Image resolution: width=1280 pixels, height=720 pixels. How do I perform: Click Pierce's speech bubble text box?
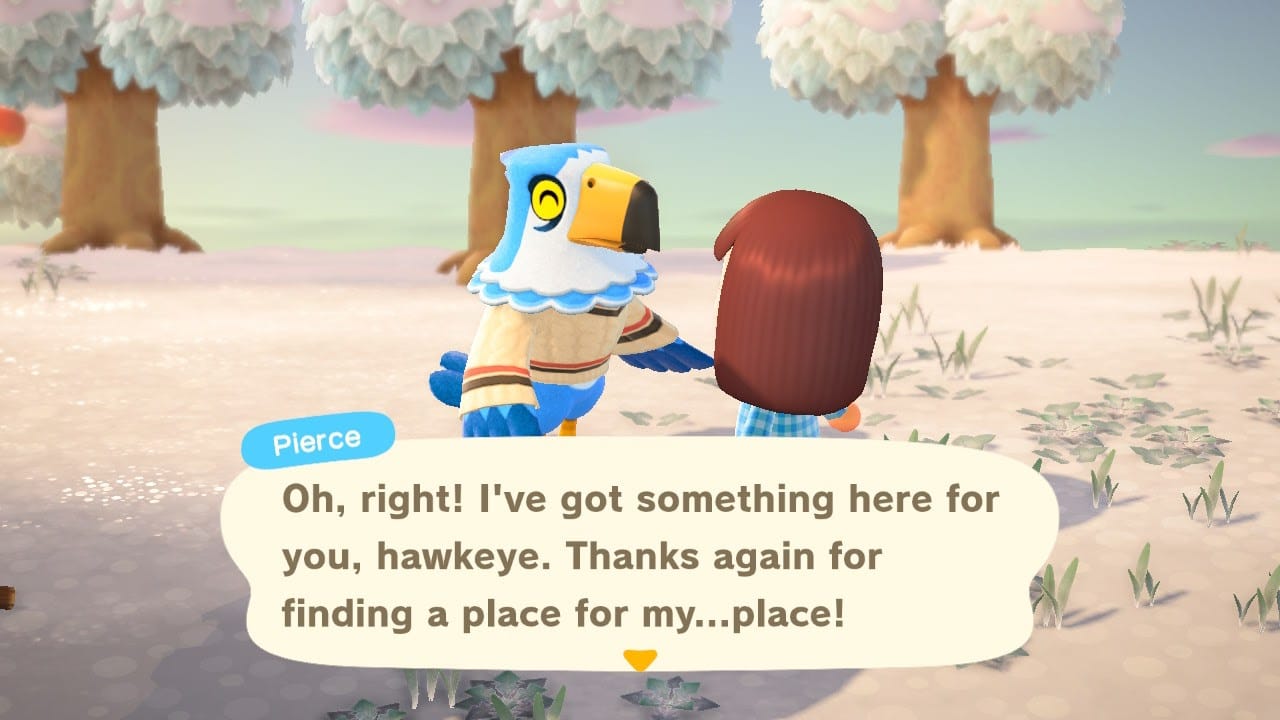tap(640, 557)
